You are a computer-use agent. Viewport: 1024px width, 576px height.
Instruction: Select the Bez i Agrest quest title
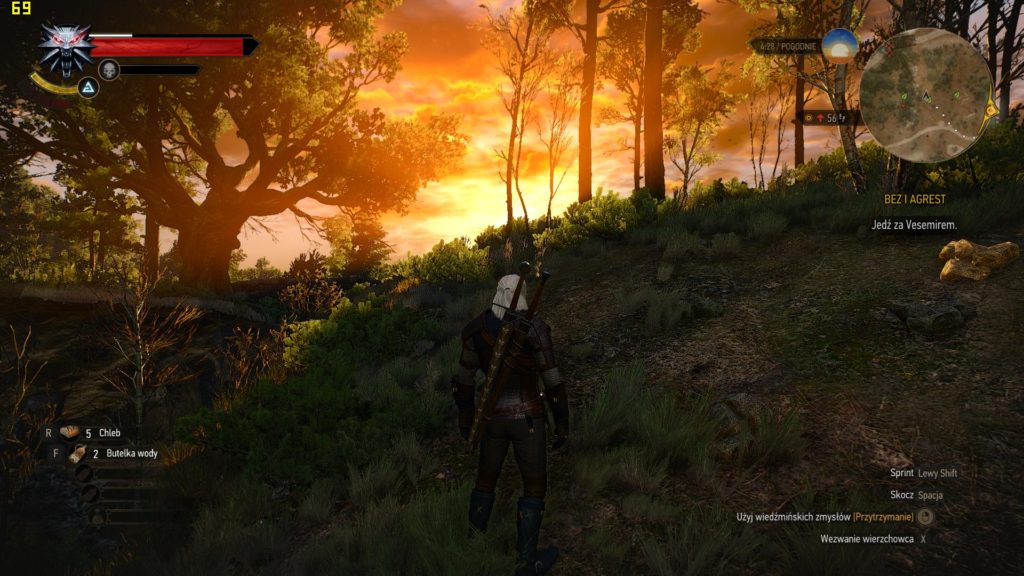pyautogui.click(x=915, y=200)
